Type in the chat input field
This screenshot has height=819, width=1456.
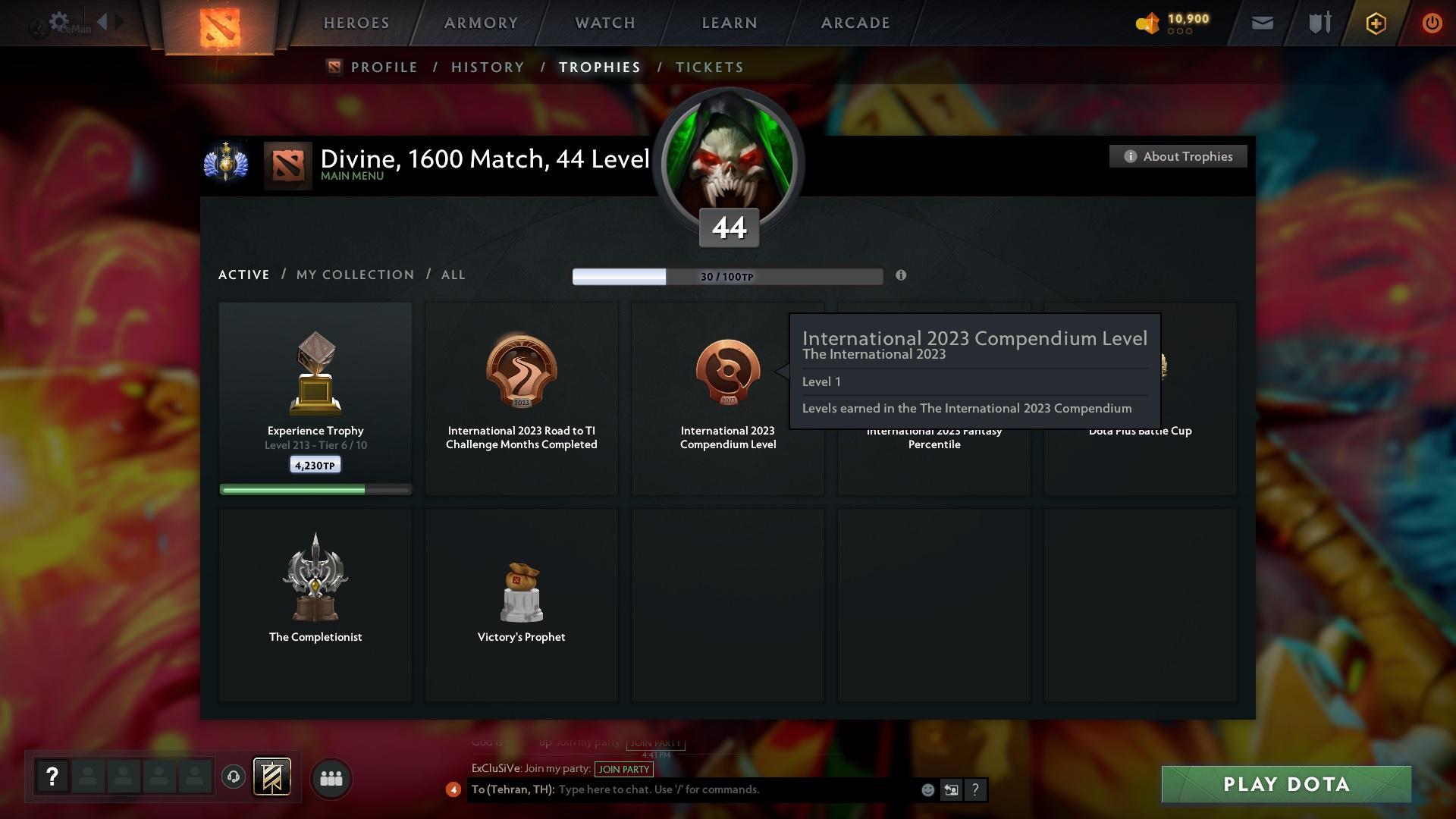pos(720,789)
